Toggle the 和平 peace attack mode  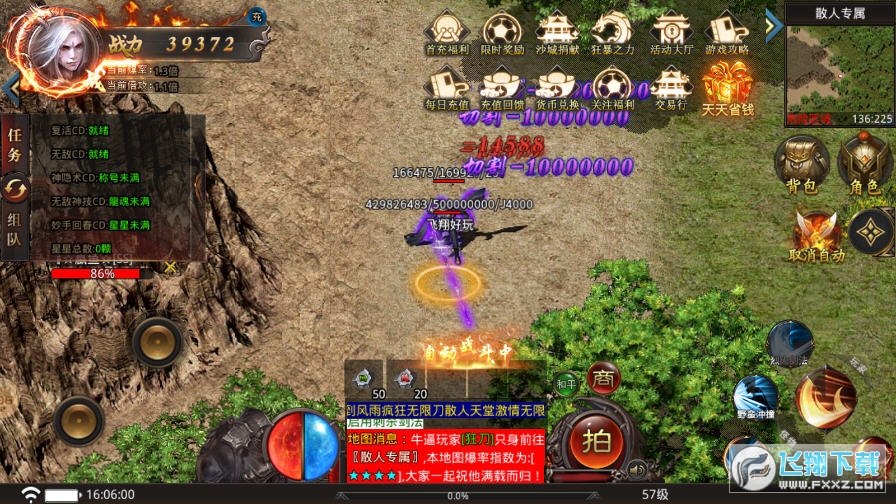566,383
